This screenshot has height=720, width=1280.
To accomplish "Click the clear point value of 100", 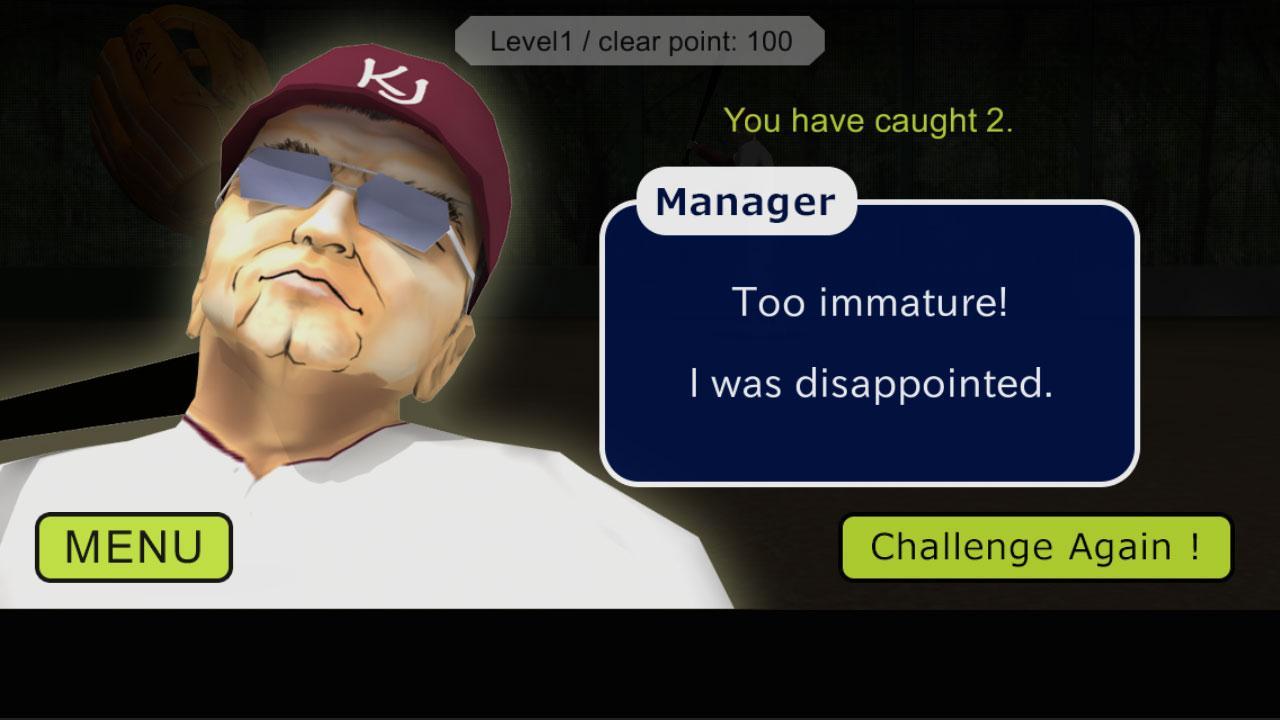I will point(768,42).
